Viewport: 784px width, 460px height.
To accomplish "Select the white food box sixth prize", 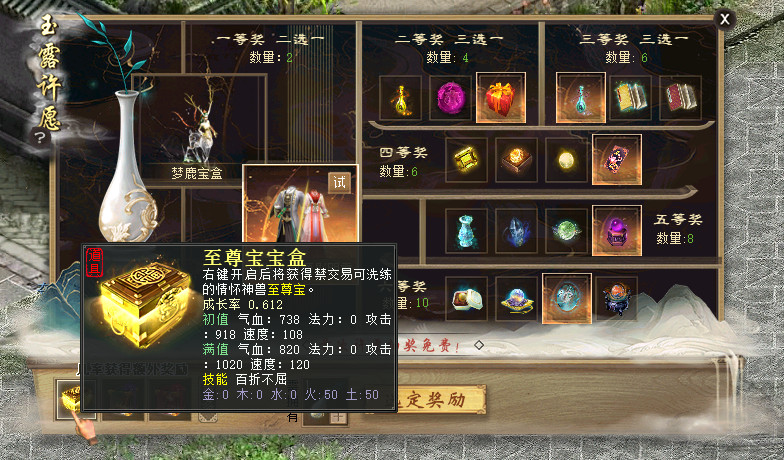I will (466, 298).
